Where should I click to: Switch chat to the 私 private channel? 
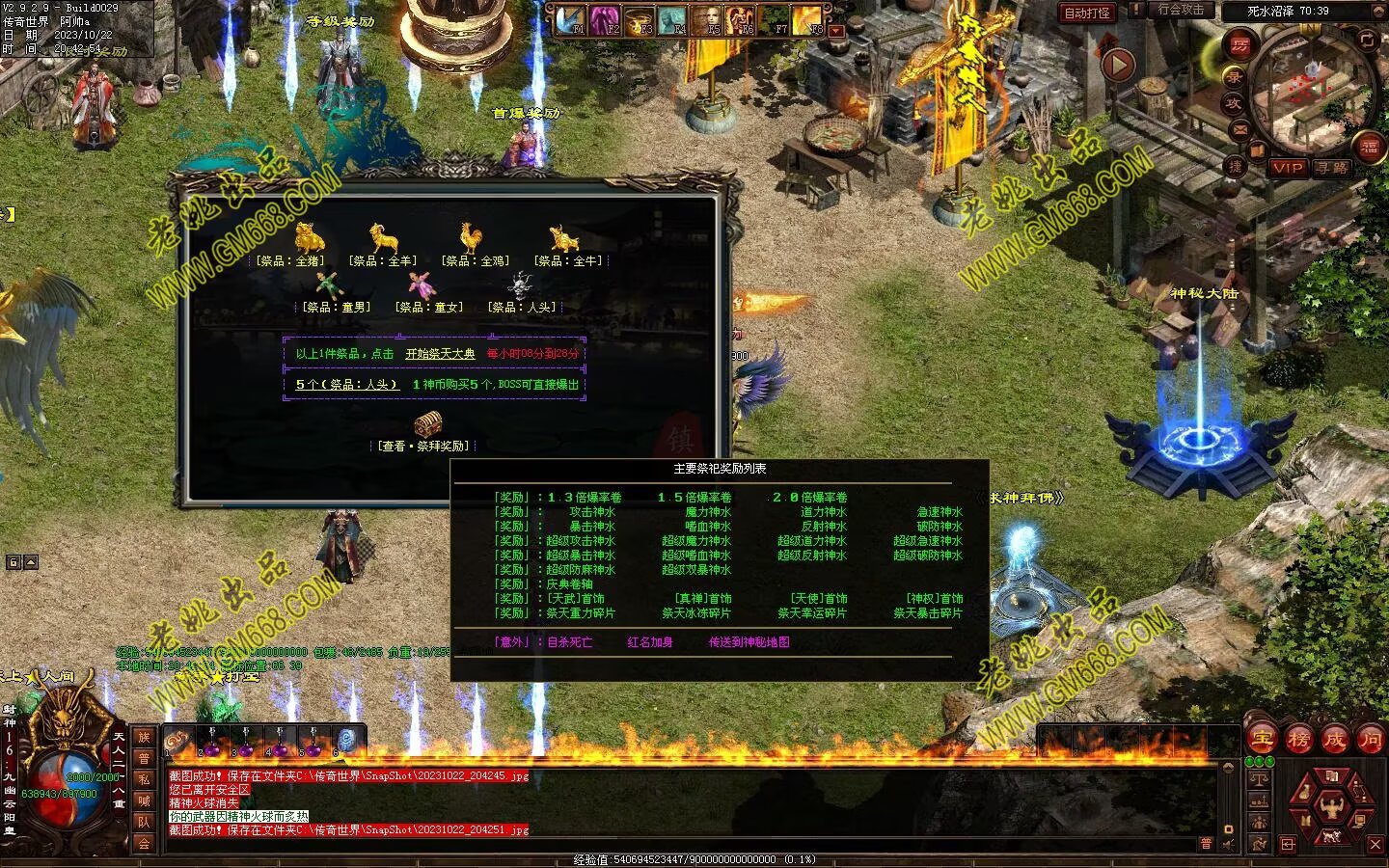[144, 779]
